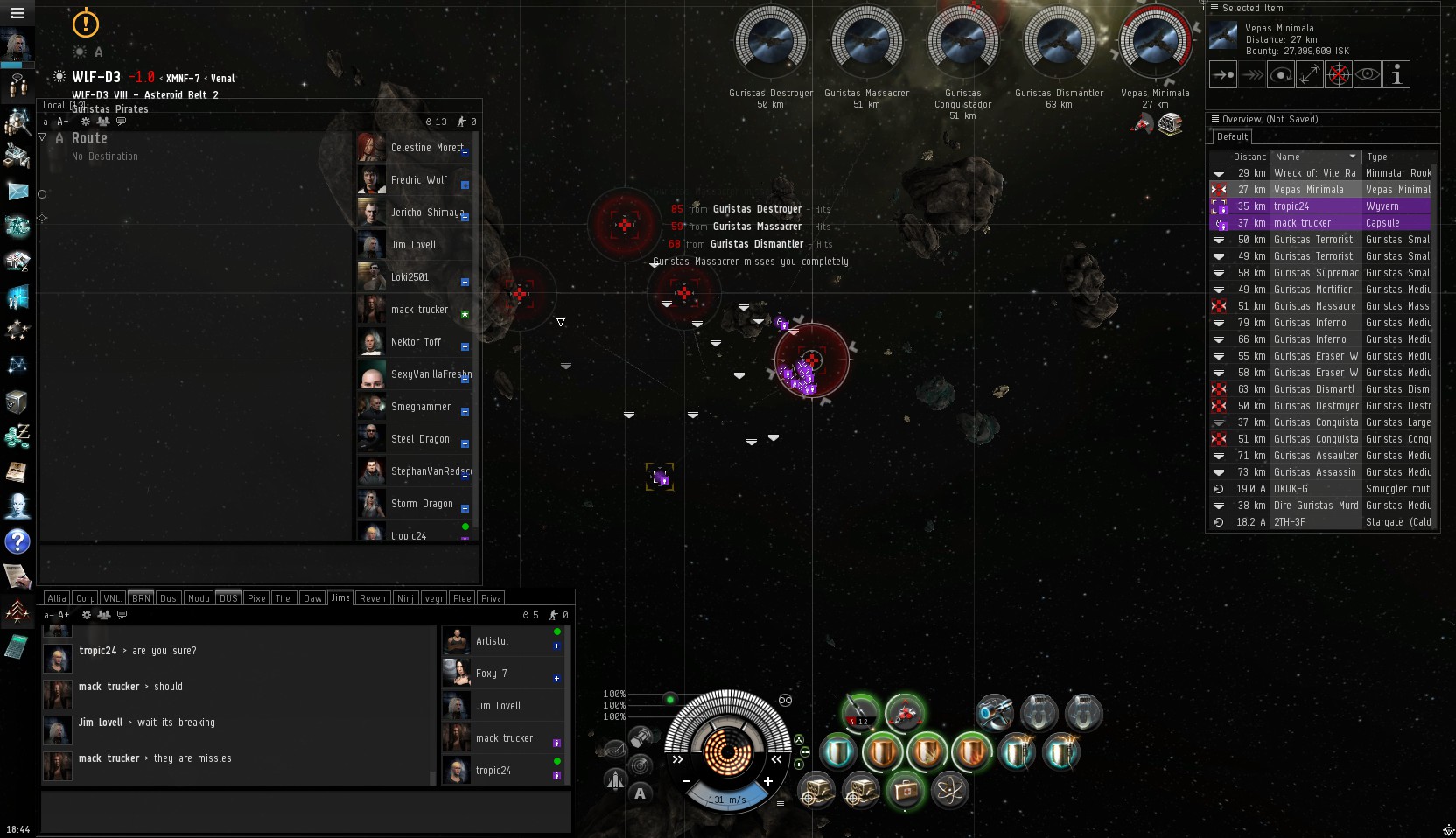1456x838 pixels.
Task: Orbit the selected Vepas Minimala
Action: pos(1281,75)
